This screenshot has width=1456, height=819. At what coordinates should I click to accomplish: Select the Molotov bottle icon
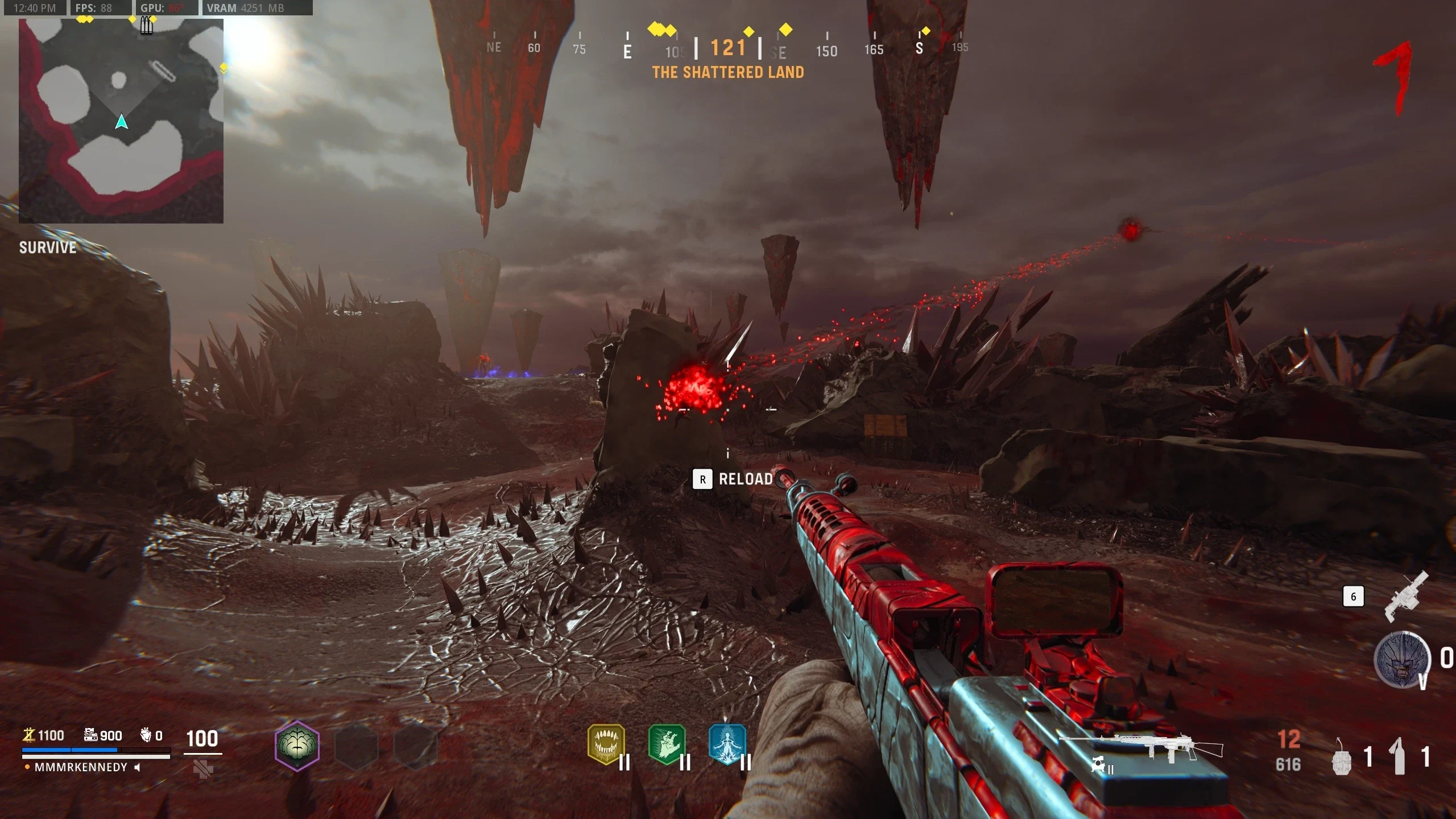(x=1399, y=756)
